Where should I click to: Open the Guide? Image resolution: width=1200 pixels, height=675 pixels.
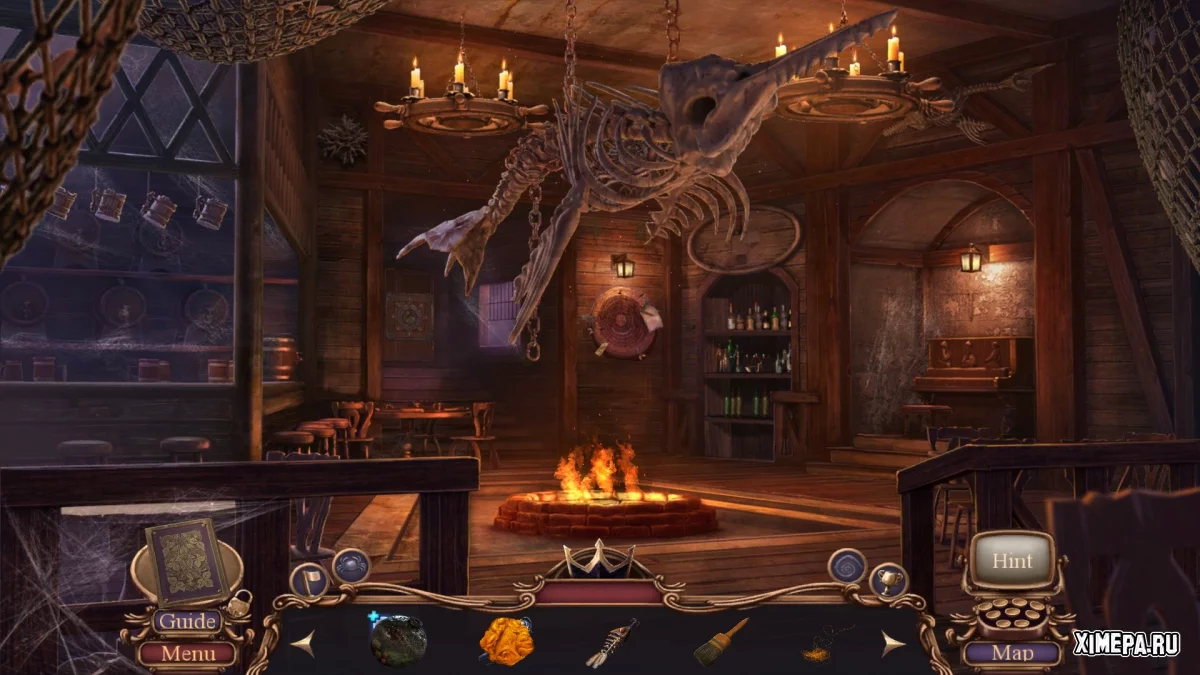[187, 622]
